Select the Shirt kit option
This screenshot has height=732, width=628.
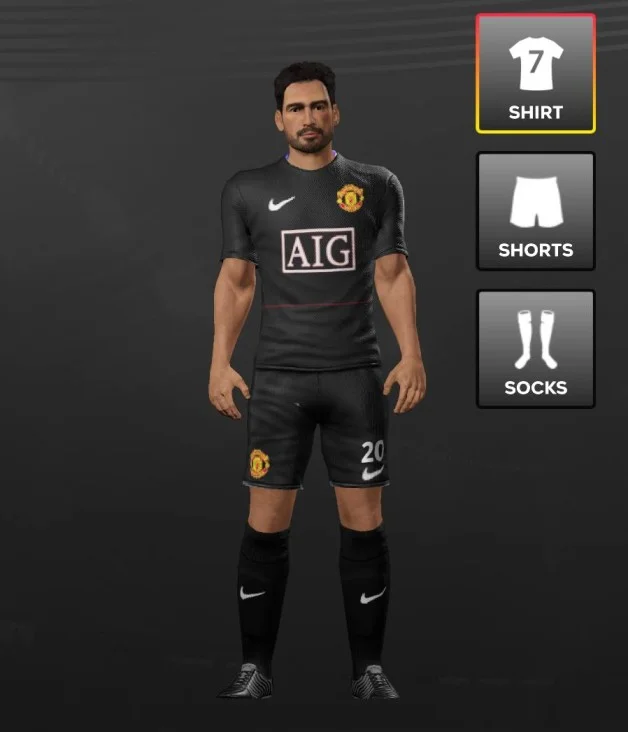click(x=535, y=74)
